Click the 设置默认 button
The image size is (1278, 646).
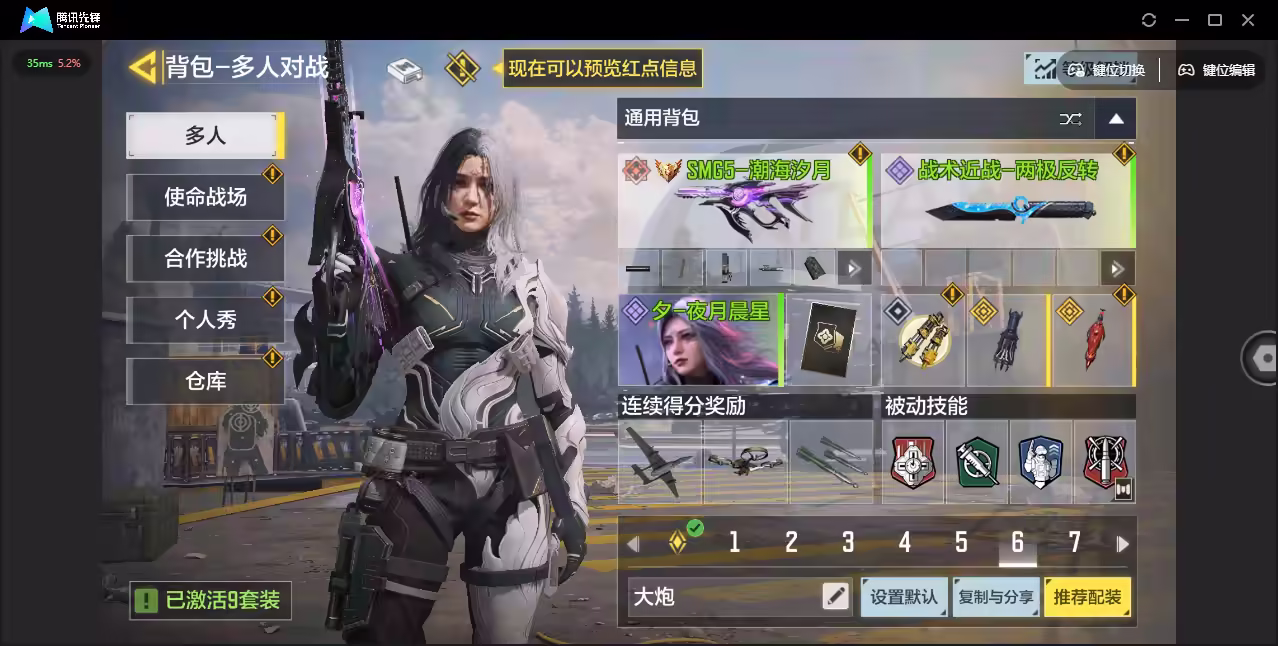click(904, 597)
